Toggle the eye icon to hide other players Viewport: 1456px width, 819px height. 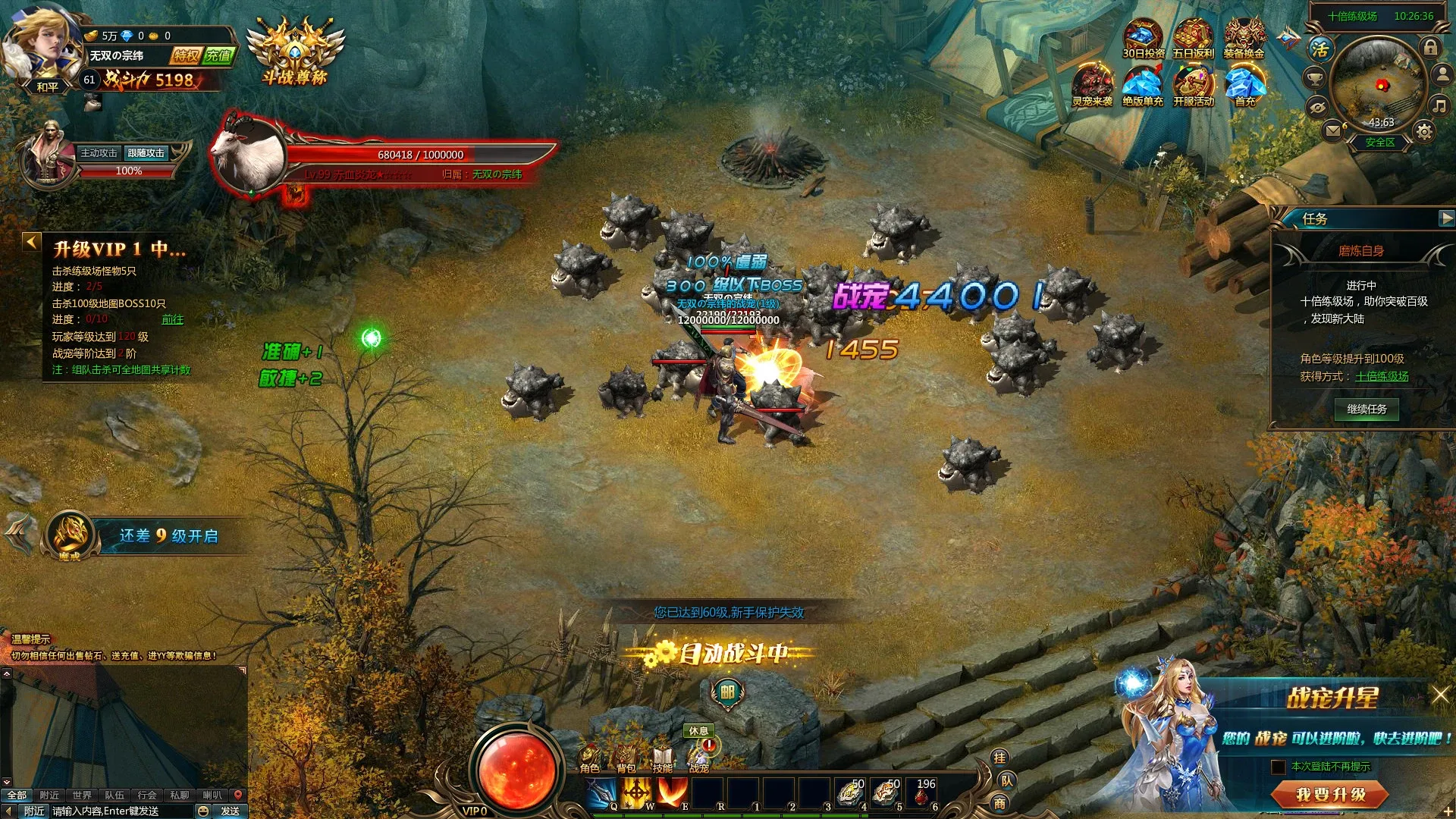point(1317,107)
